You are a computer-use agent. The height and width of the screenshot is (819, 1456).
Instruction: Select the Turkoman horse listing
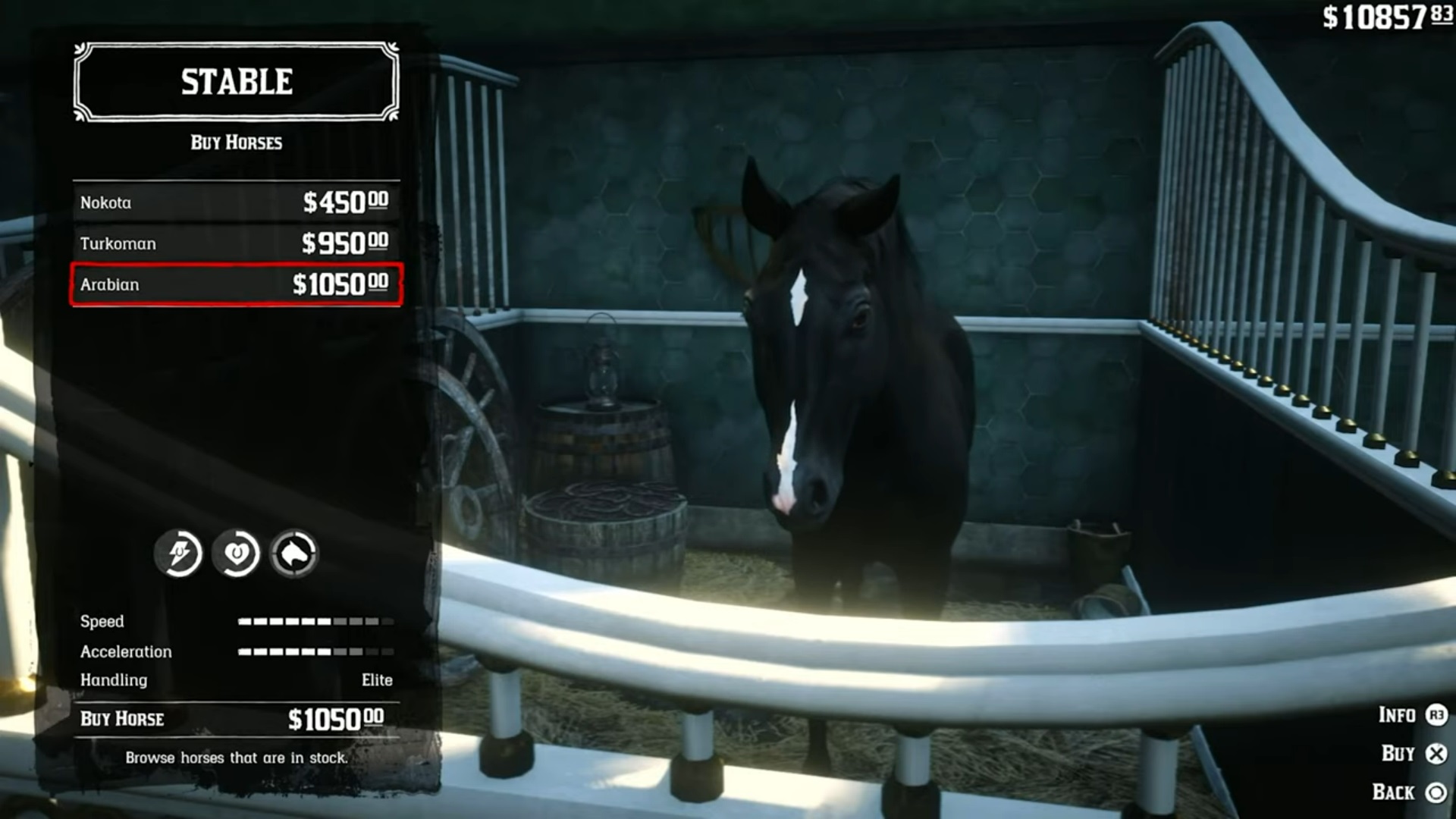pyautogui.click(x=234, y=243)
